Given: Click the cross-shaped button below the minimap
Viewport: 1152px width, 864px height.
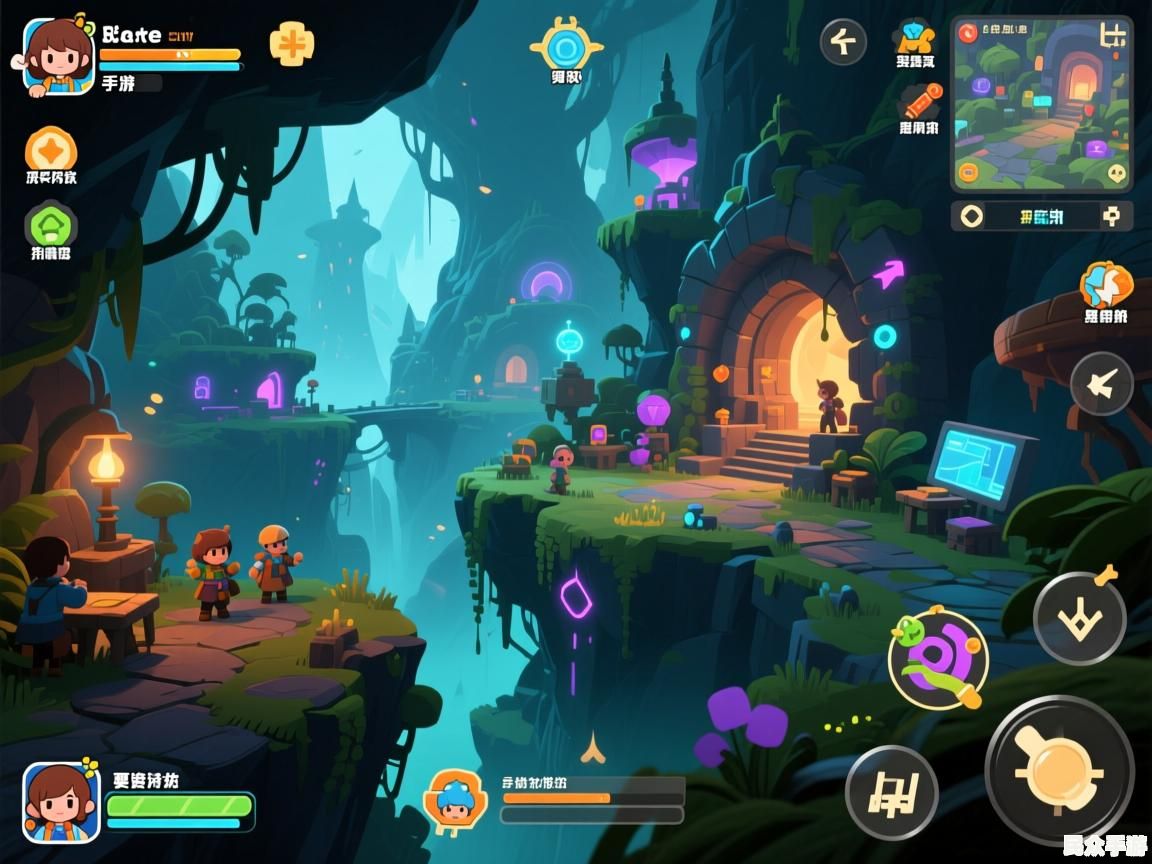Looking at the screenshot, I should 1111,216.
